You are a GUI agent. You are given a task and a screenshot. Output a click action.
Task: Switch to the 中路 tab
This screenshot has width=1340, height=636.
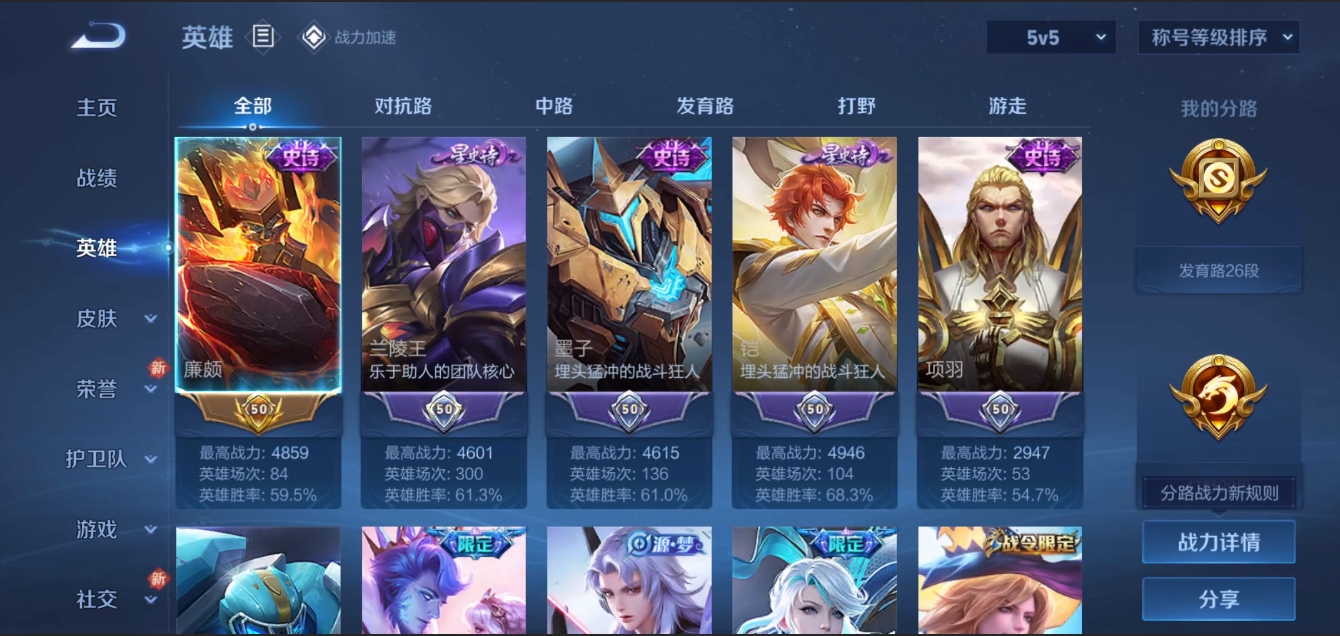(x=554, y=106)
